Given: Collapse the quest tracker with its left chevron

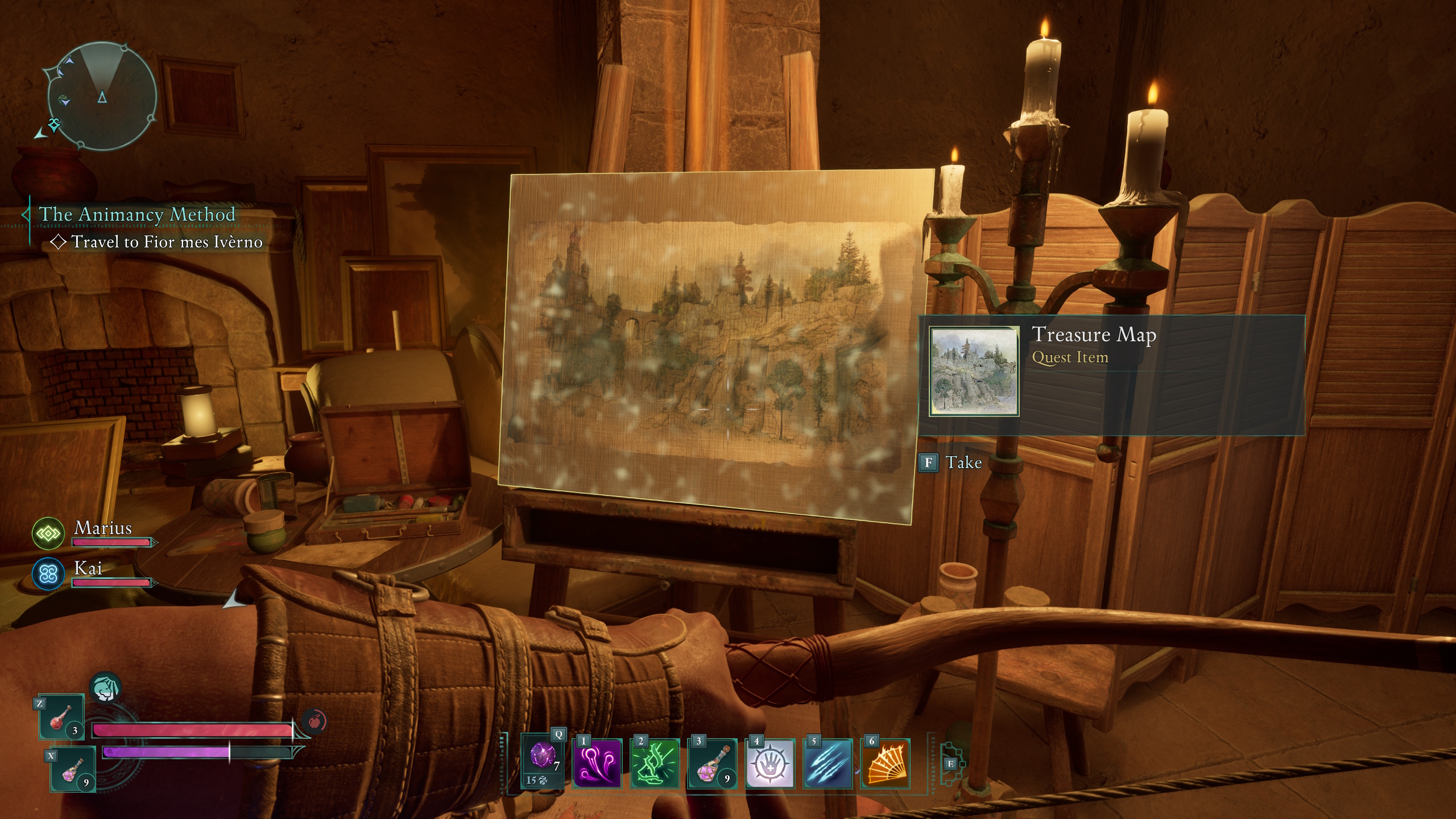Looking at the screenshot, I should [x=26, y=214].
